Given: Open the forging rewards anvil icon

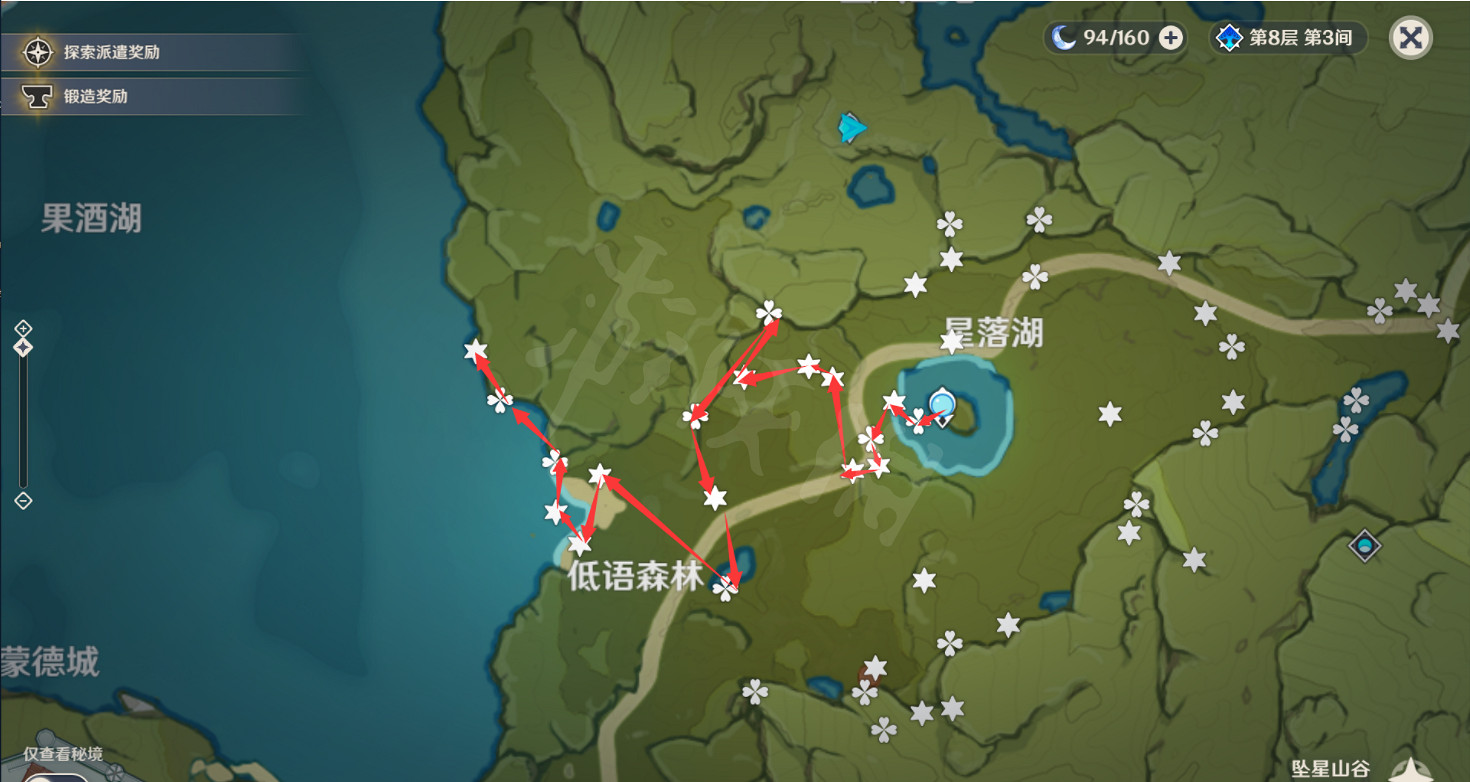Looking at the screenshot, I should (x=38, y=94).
